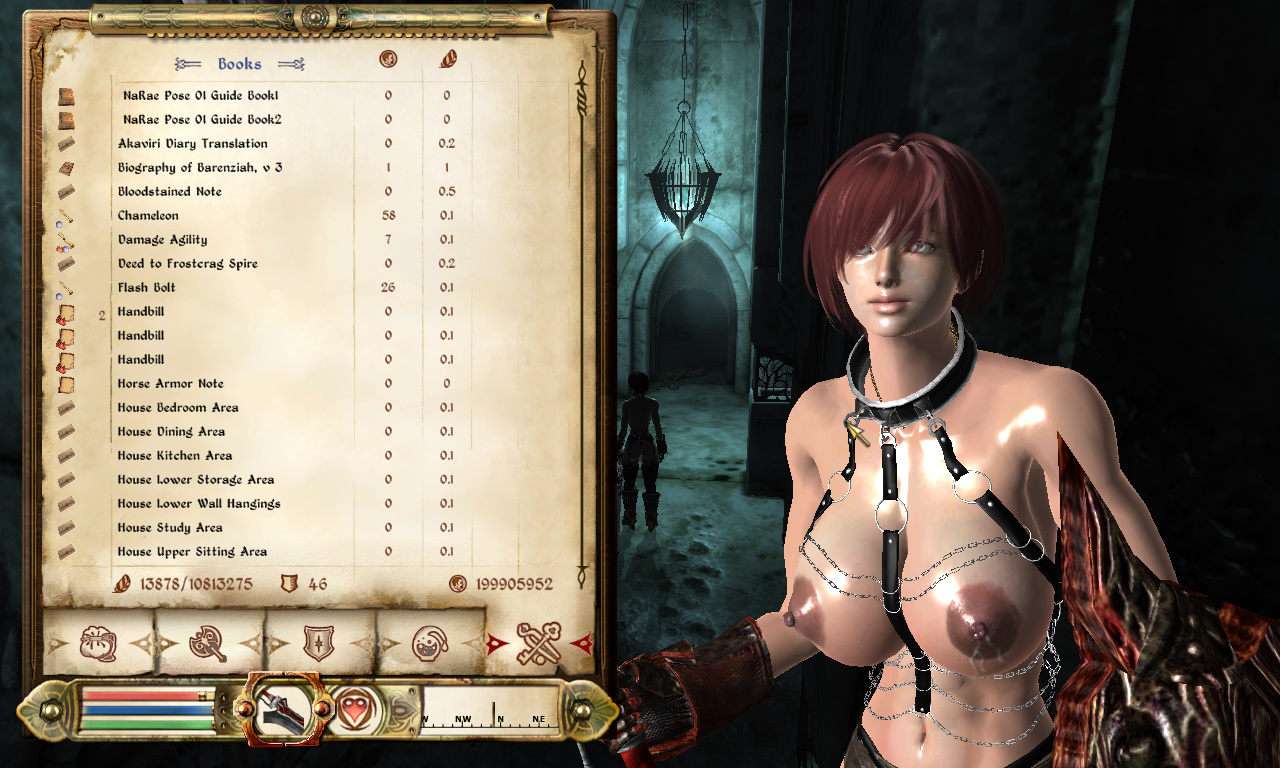Switch to the armor shield tab
Viewport: 1280px width, 768px height.
point(320,642)
